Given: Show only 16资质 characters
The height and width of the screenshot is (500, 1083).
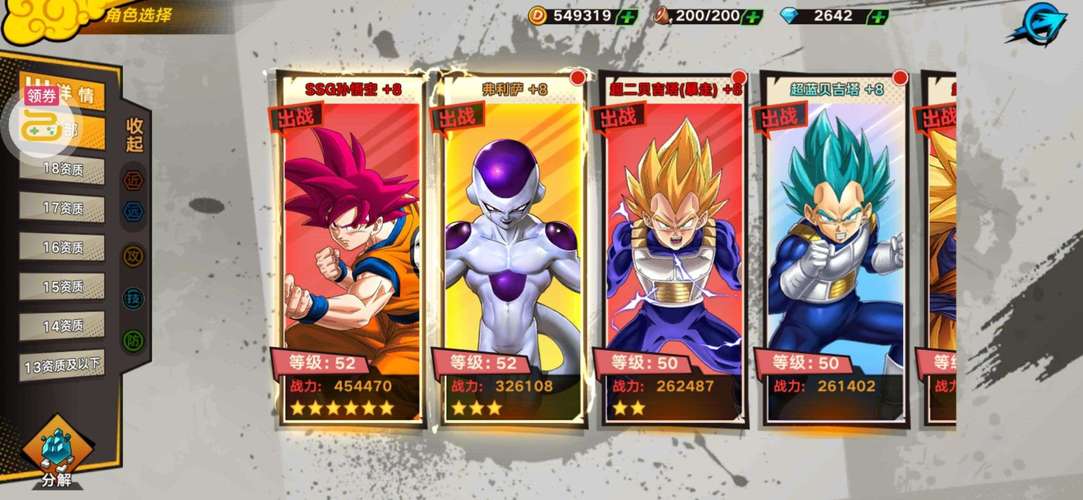Looking at the screenshot, I should 63,247.
